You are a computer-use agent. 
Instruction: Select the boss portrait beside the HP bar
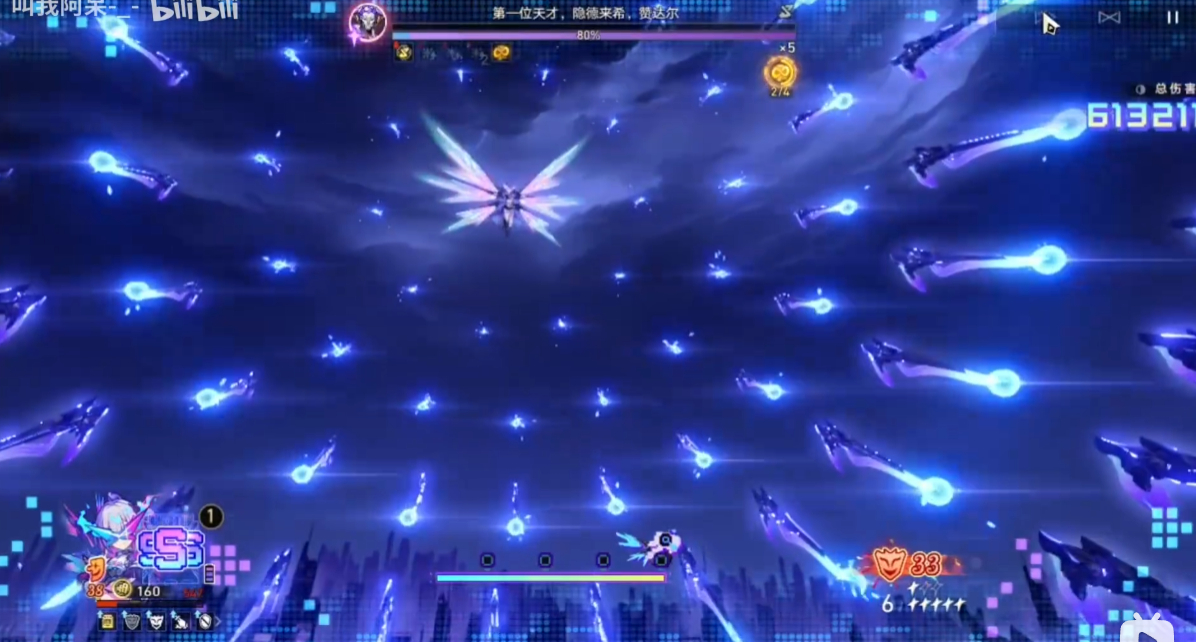368,23
